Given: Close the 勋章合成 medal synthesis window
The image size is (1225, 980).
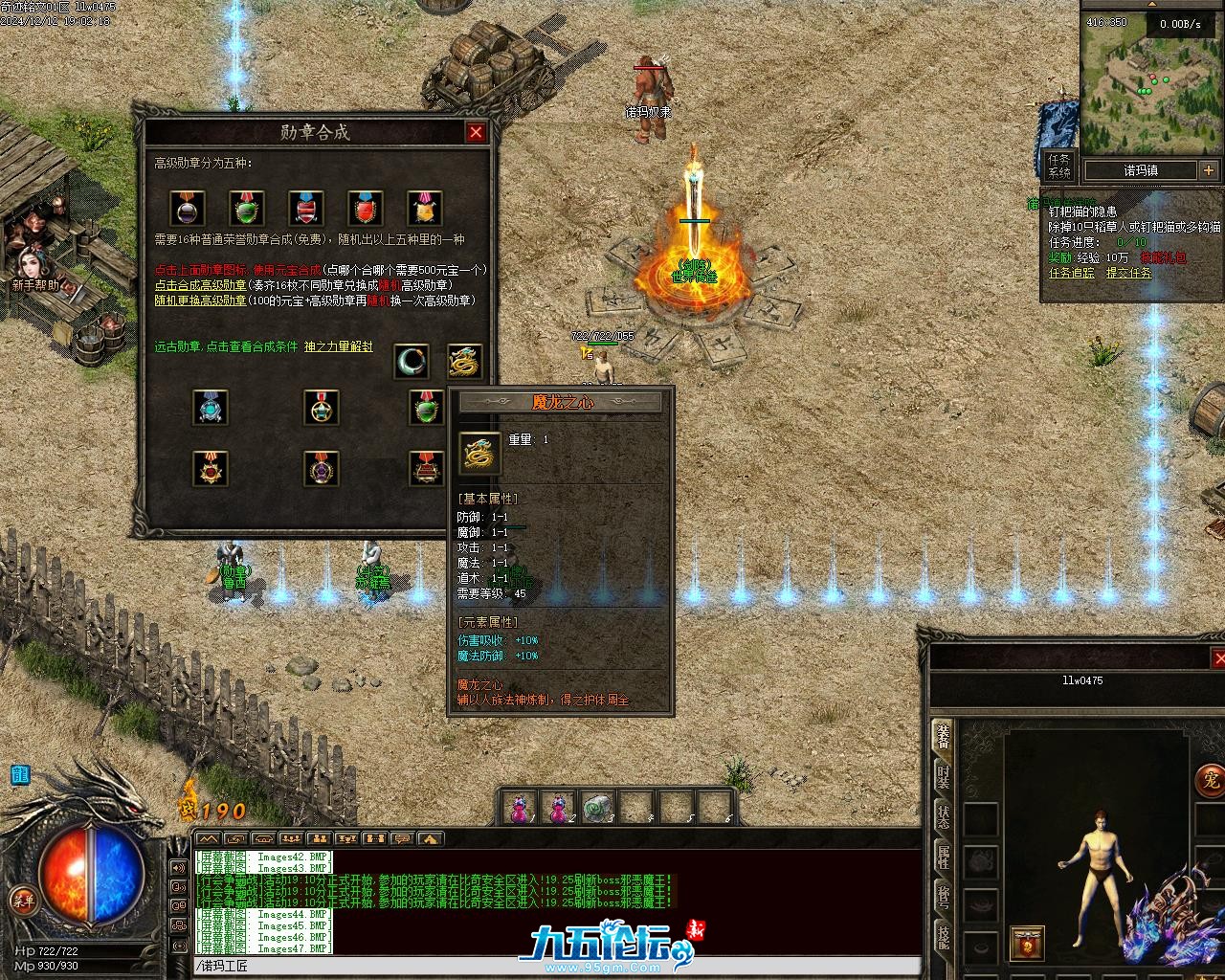Looking at the screenshot, I should pos(476,132).
